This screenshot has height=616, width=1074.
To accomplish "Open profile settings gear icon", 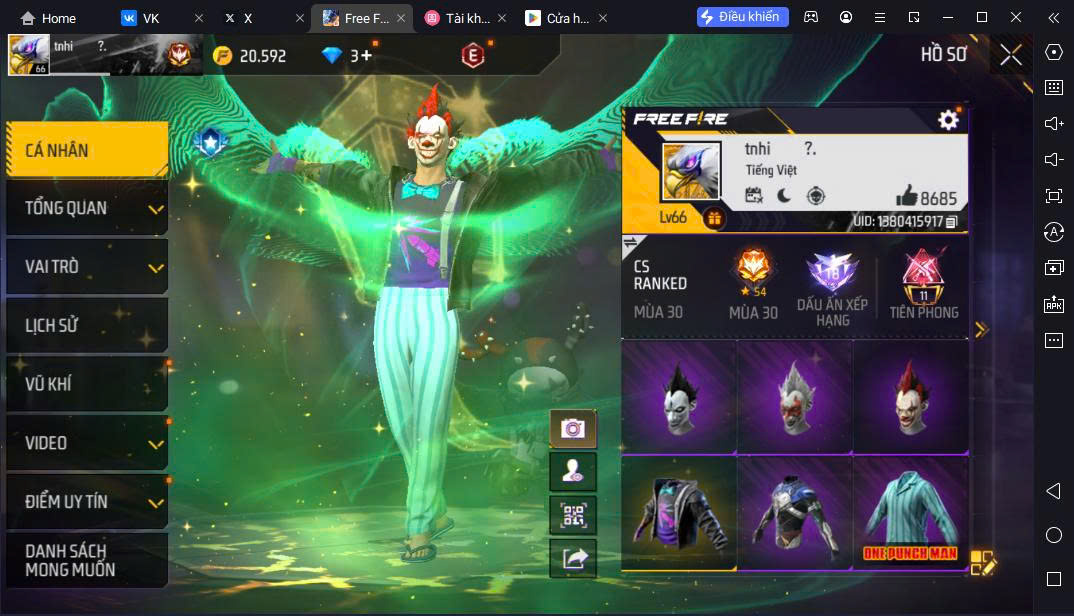I will [x=948, y=120].
